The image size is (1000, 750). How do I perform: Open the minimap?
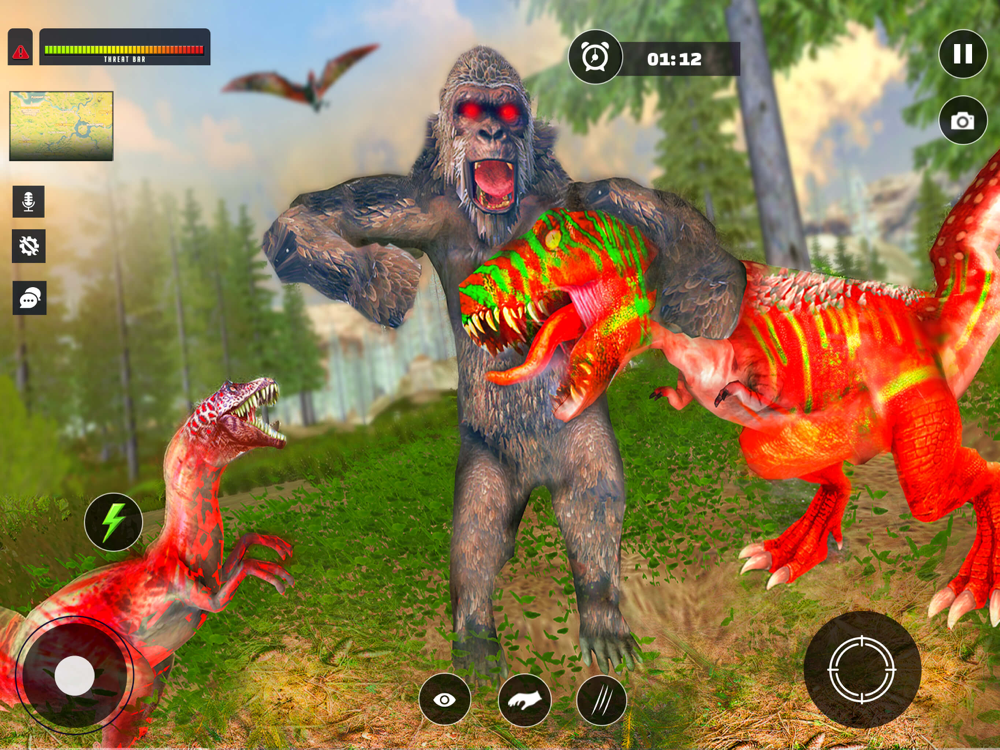coord(61,126)
